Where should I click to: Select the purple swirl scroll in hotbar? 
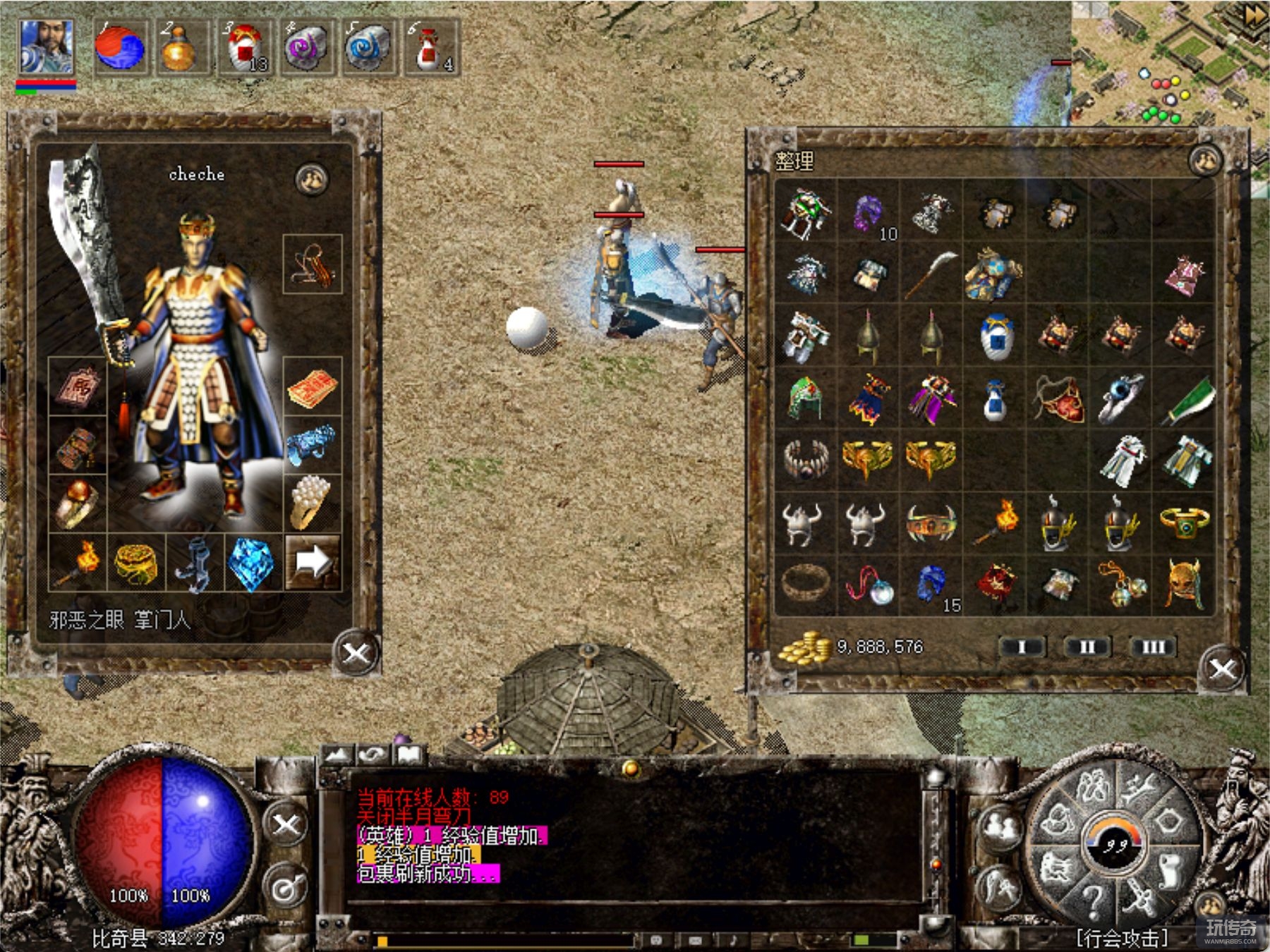click(306, 47)
